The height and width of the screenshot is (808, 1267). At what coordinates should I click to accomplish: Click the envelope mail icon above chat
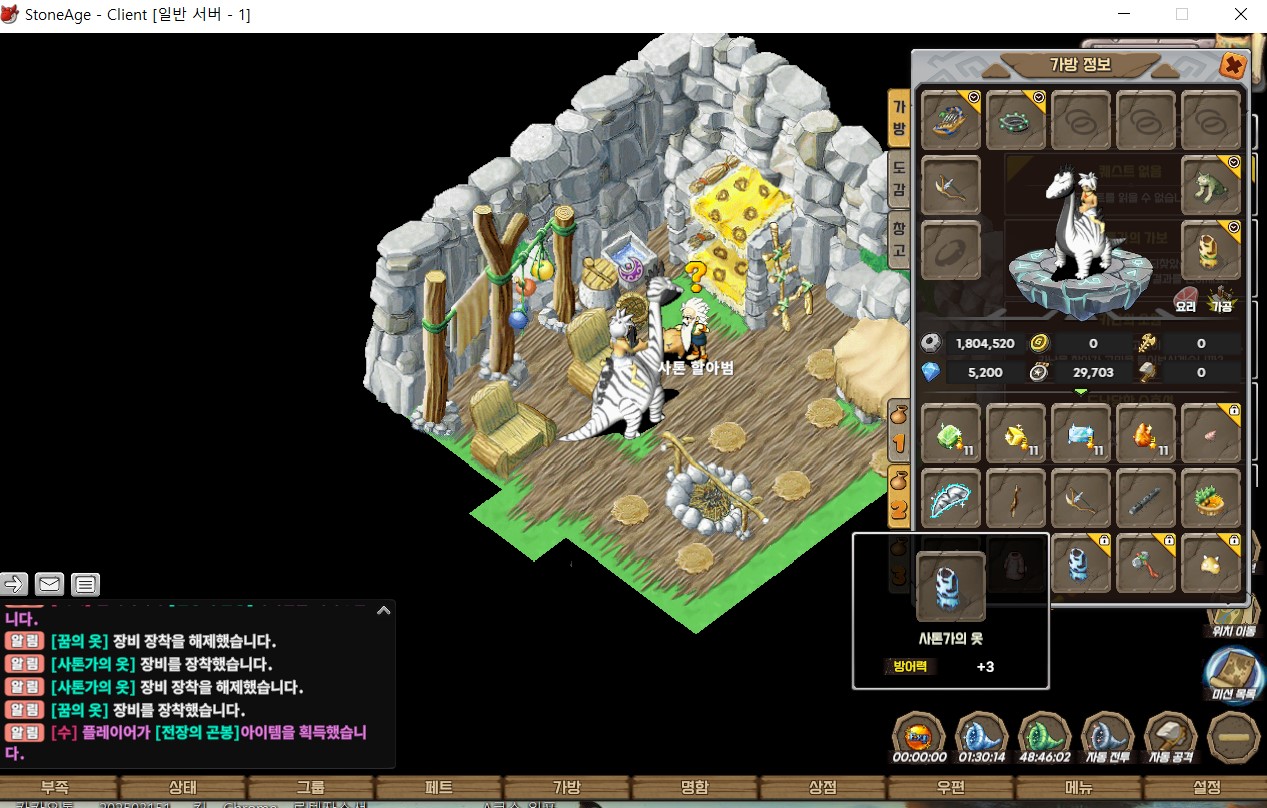click(50, 584)
